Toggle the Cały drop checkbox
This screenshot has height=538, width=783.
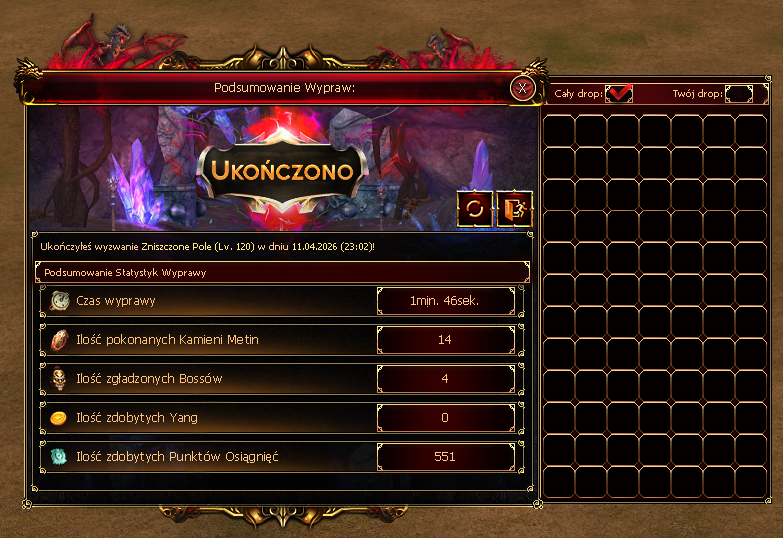620,93
